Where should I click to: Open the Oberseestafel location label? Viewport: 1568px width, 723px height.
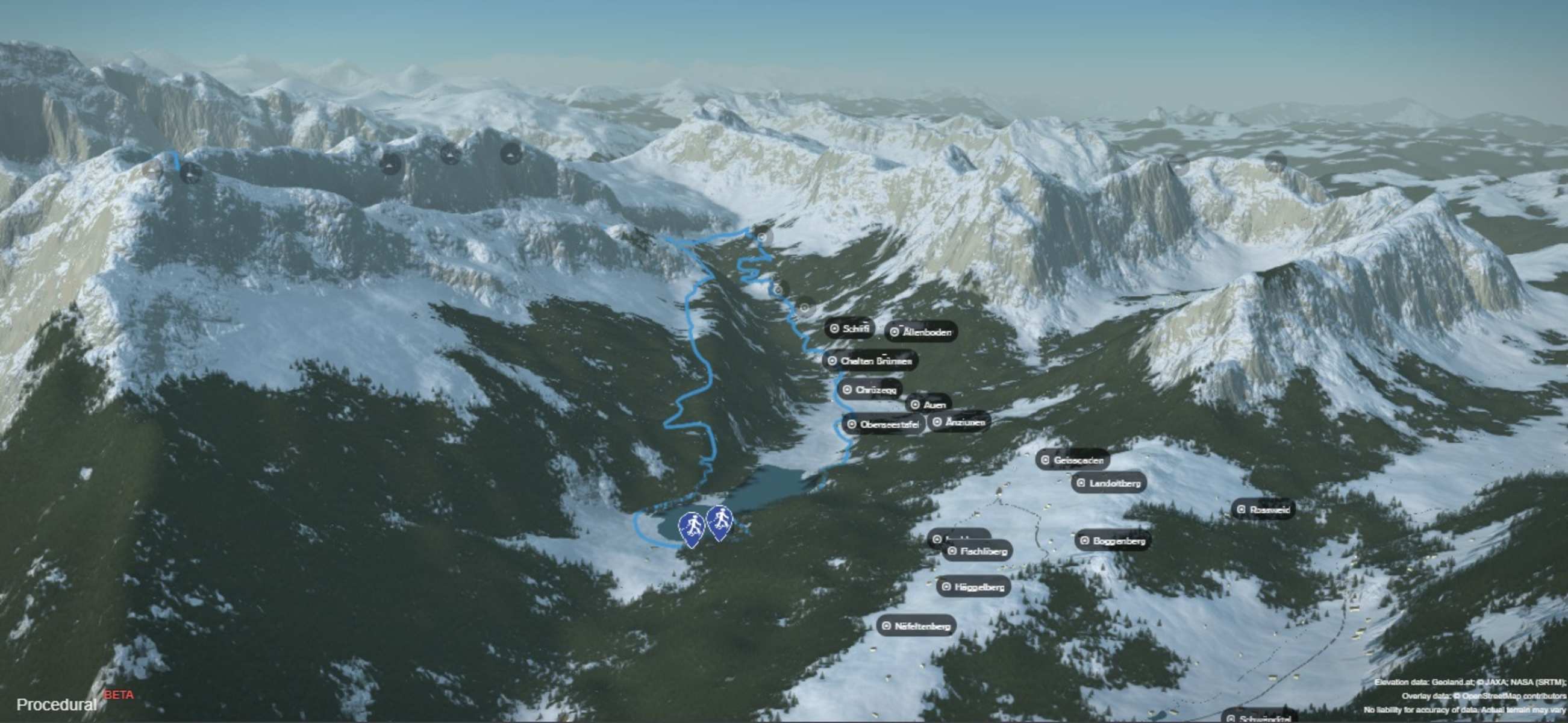[x=882, y=424]
